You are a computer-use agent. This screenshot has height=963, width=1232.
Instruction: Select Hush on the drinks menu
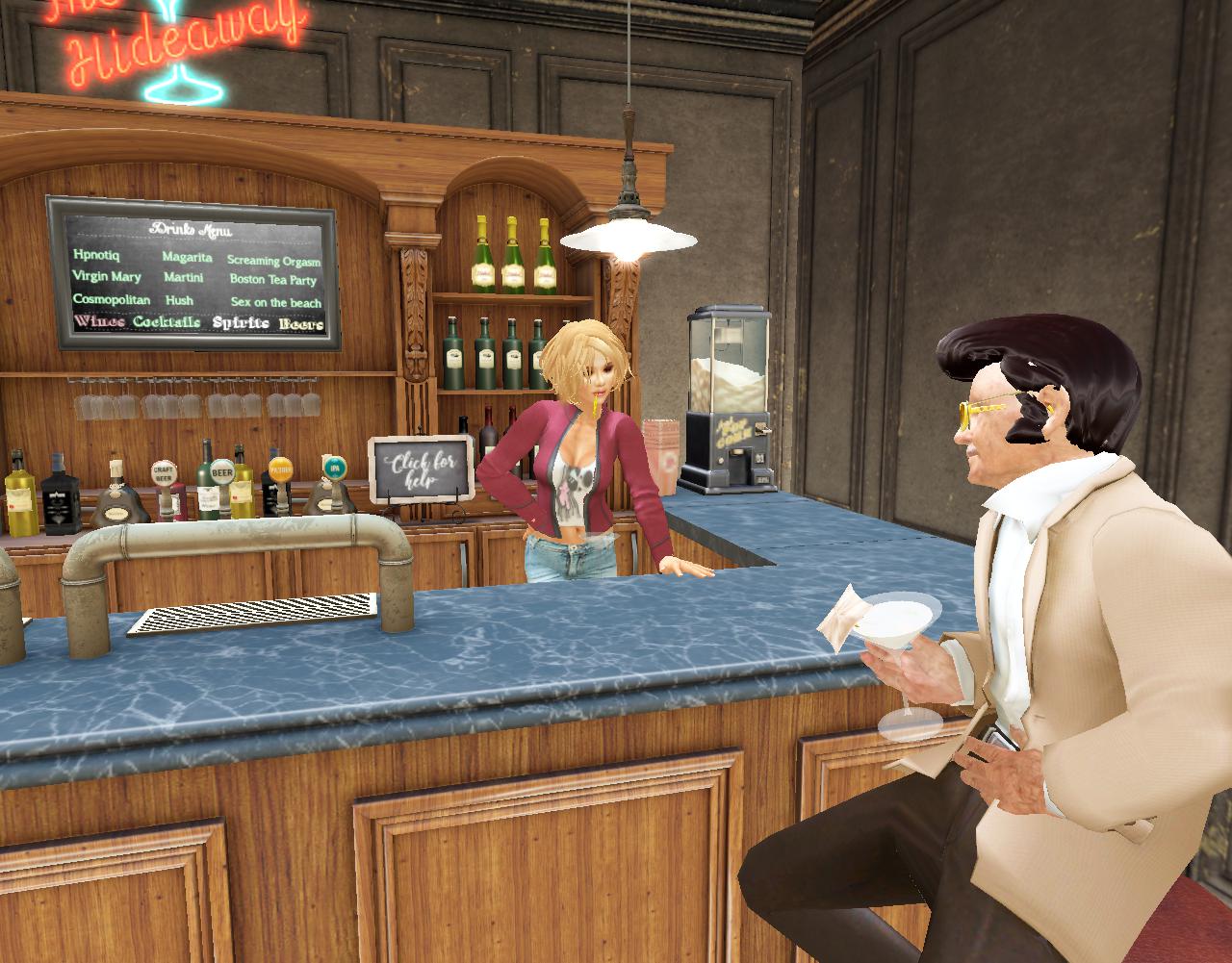179,300
